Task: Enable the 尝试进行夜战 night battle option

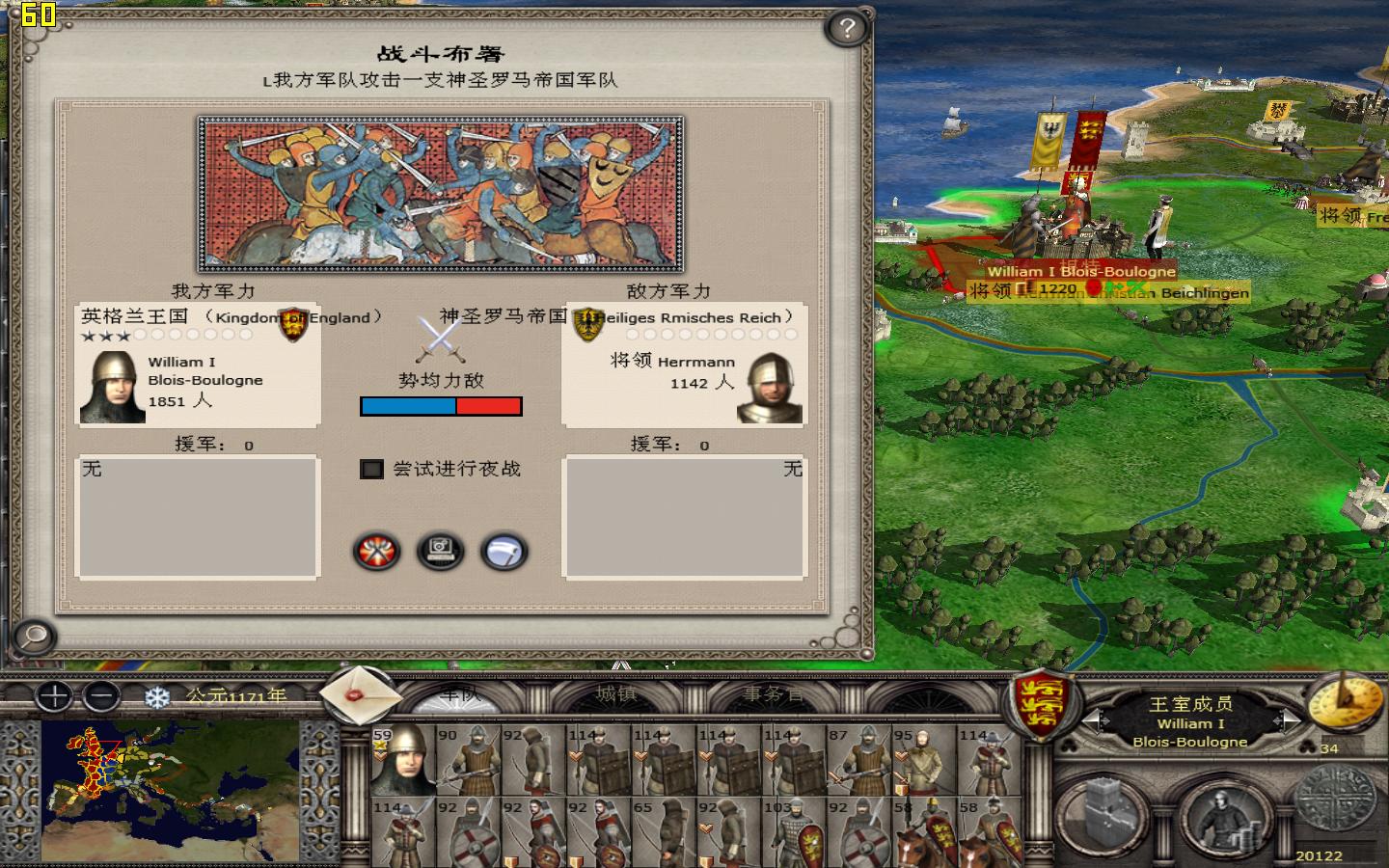Action: (371, 469)
